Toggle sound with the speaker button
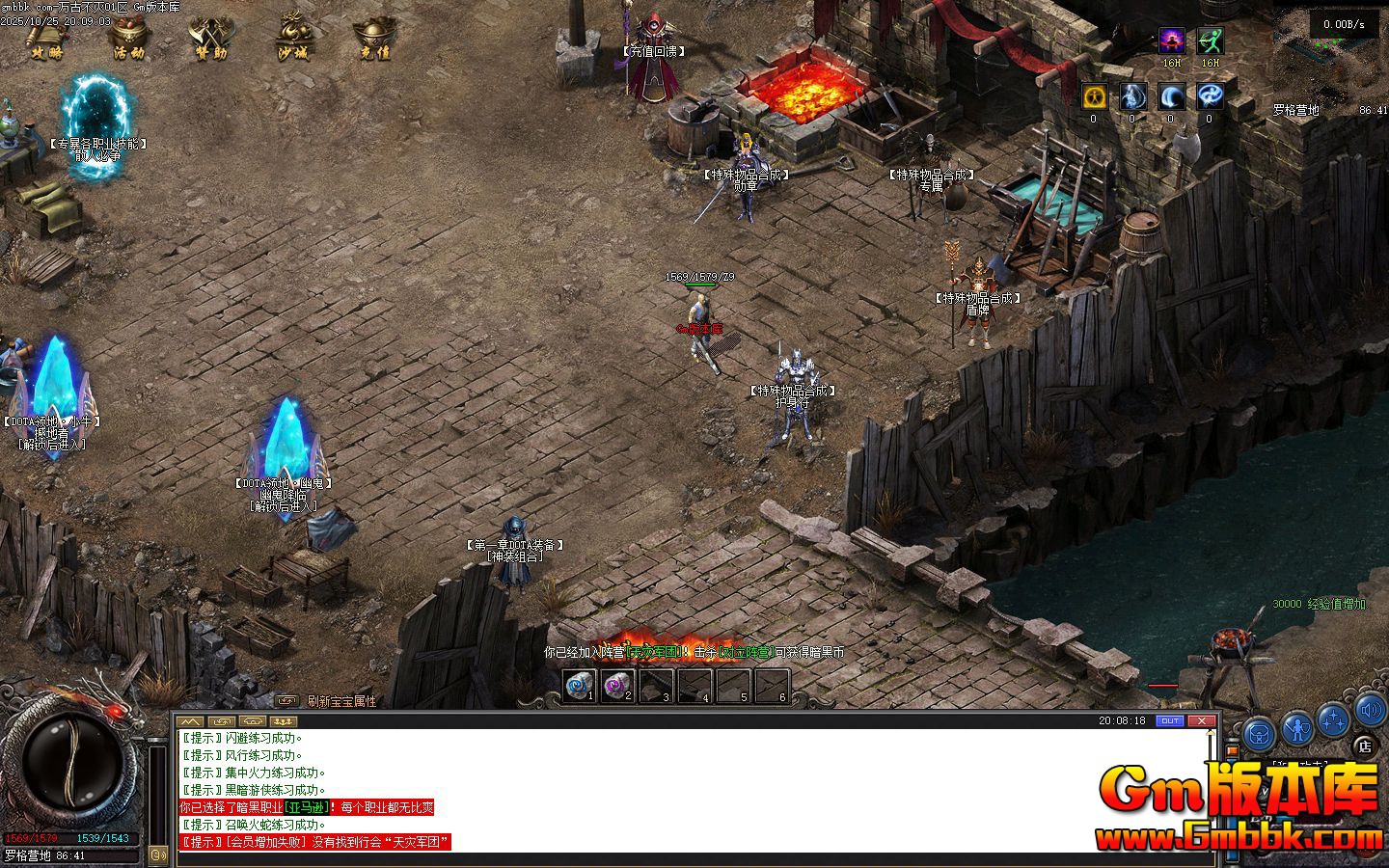Viewport: 1389px width, 868px height. point(1371,712)
